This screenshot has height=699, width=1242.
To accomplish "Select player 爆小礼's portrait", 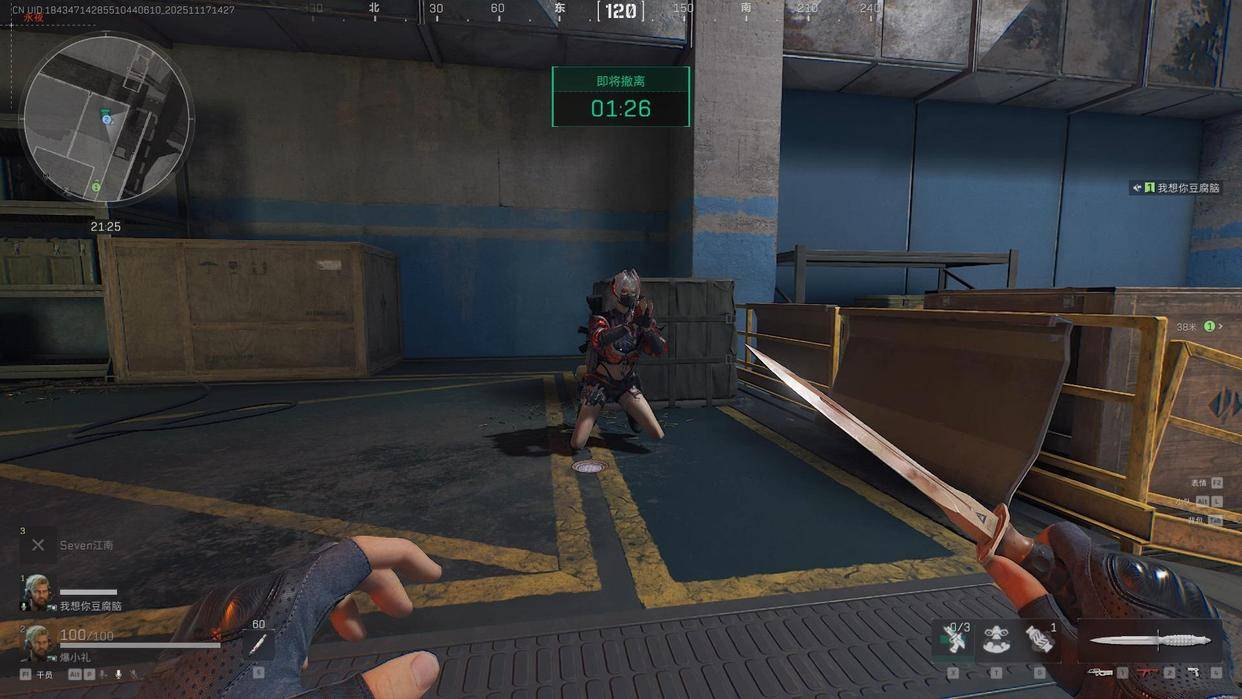I will coord(36,642).
